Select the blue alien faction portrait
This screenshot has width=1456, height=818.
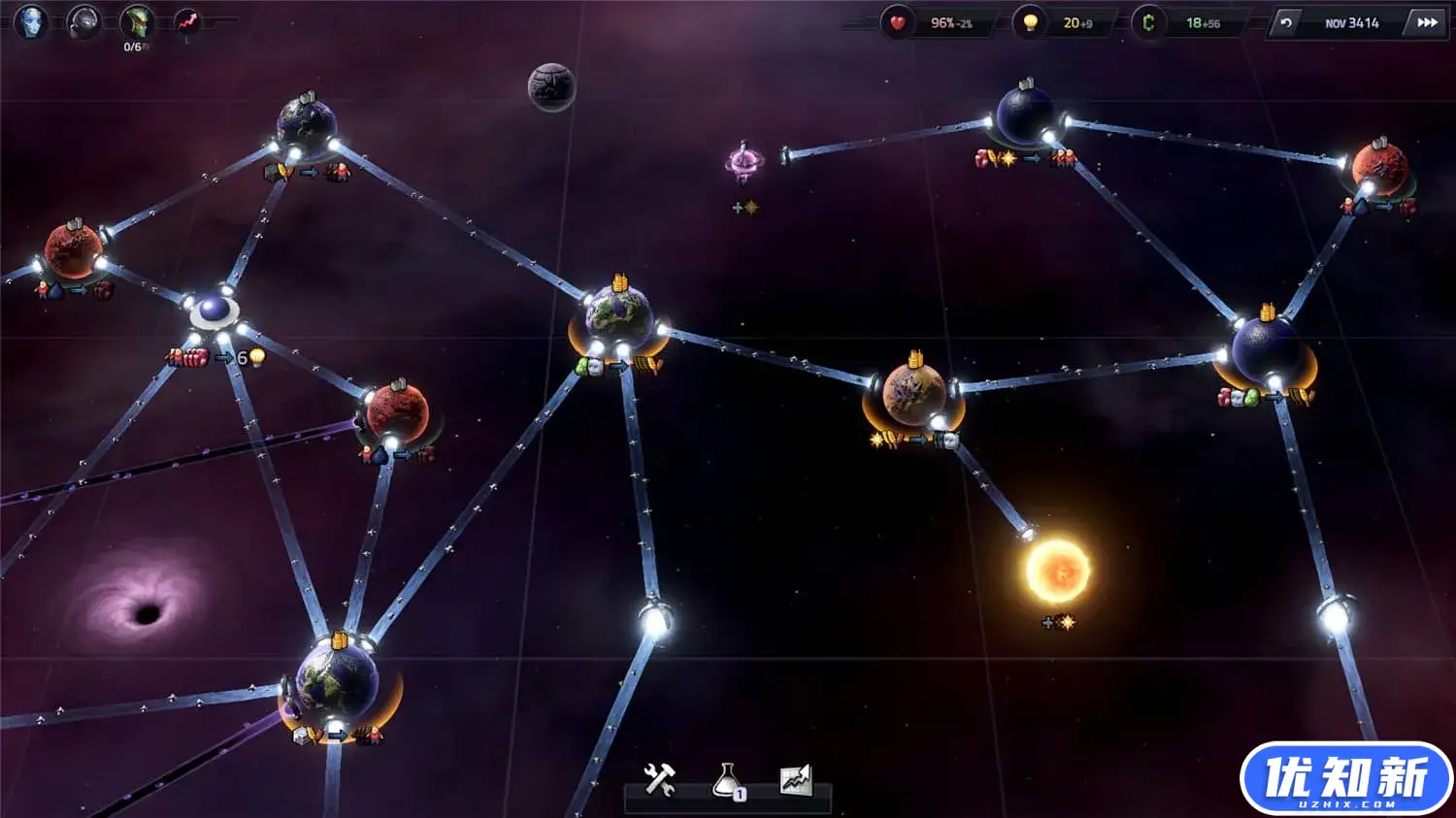coord(31,21)
